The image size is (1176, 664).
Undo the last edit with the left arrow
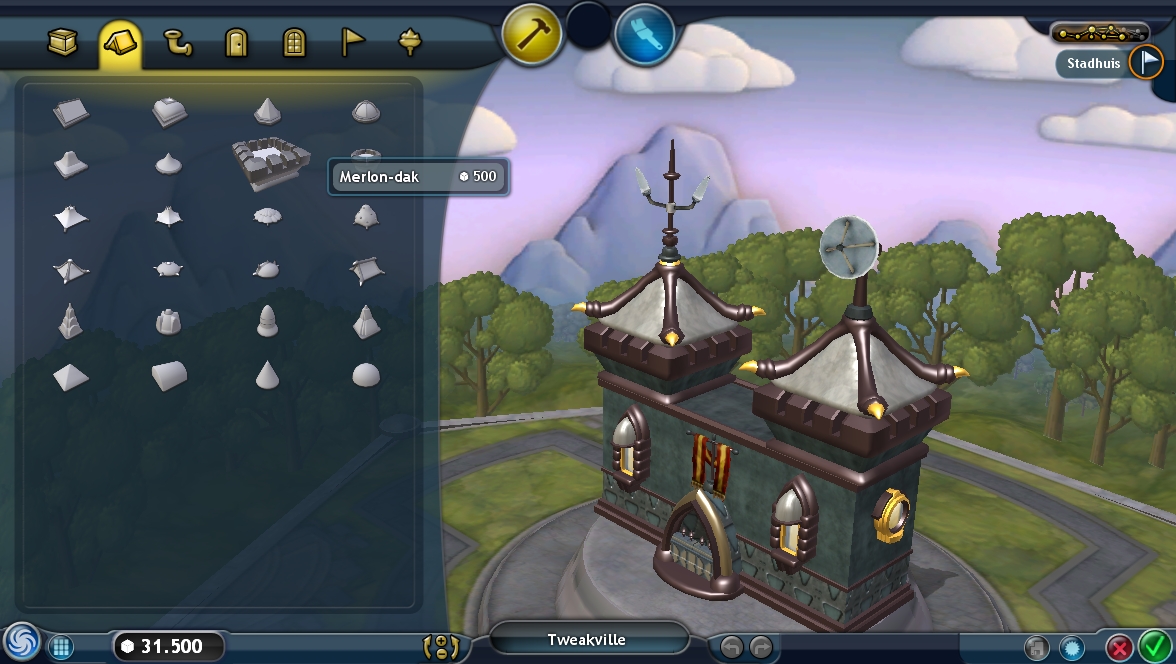coord(732,647)
